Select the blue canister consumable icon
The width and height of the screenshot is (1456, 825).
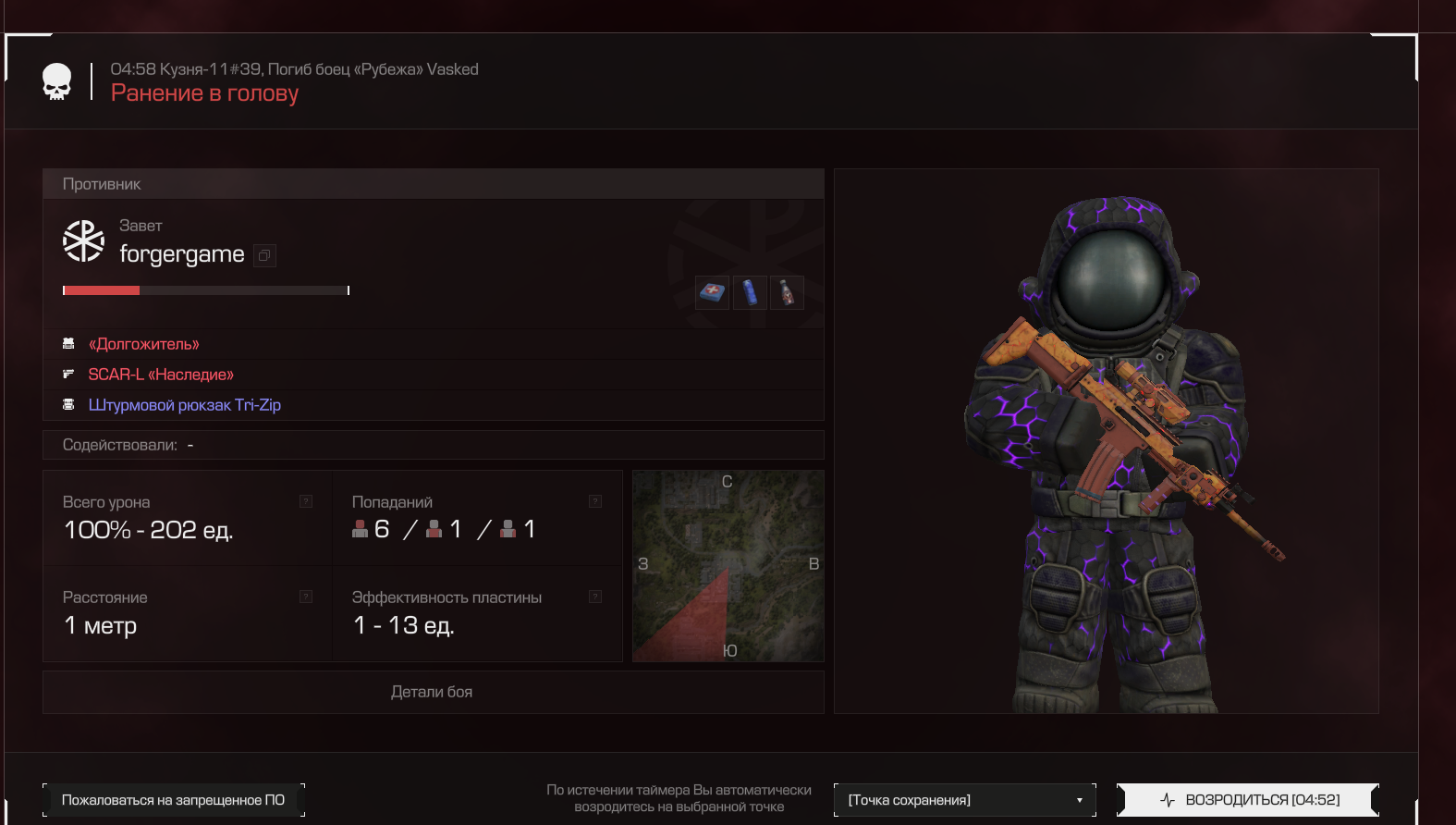point(750,293)
